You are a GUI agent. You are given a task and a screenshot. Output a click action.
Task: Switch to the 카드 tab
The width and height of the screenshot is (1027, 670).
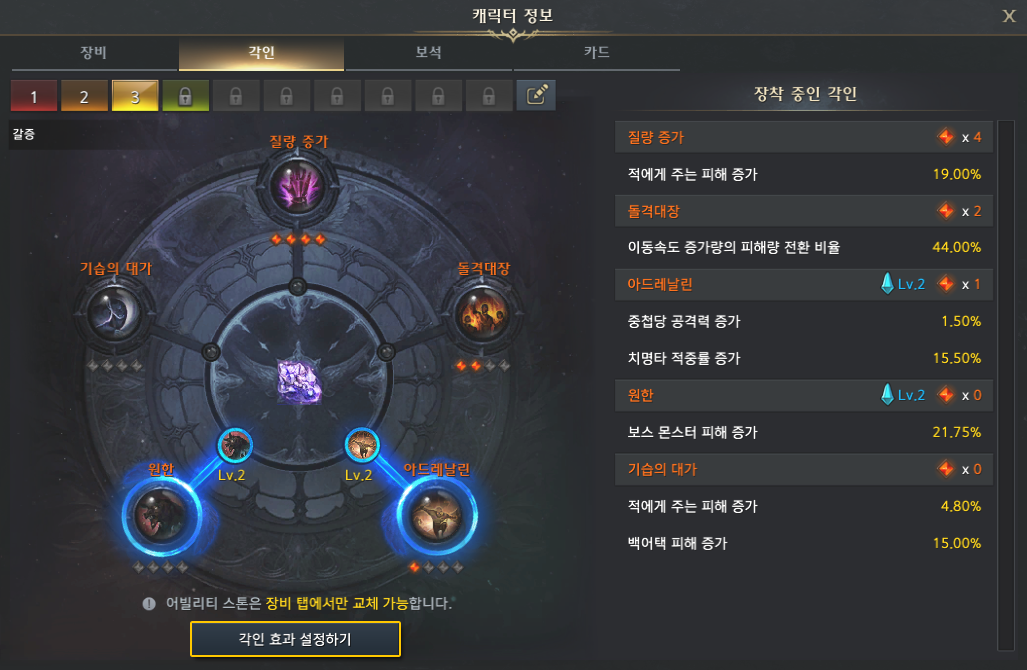click(596, 53)
